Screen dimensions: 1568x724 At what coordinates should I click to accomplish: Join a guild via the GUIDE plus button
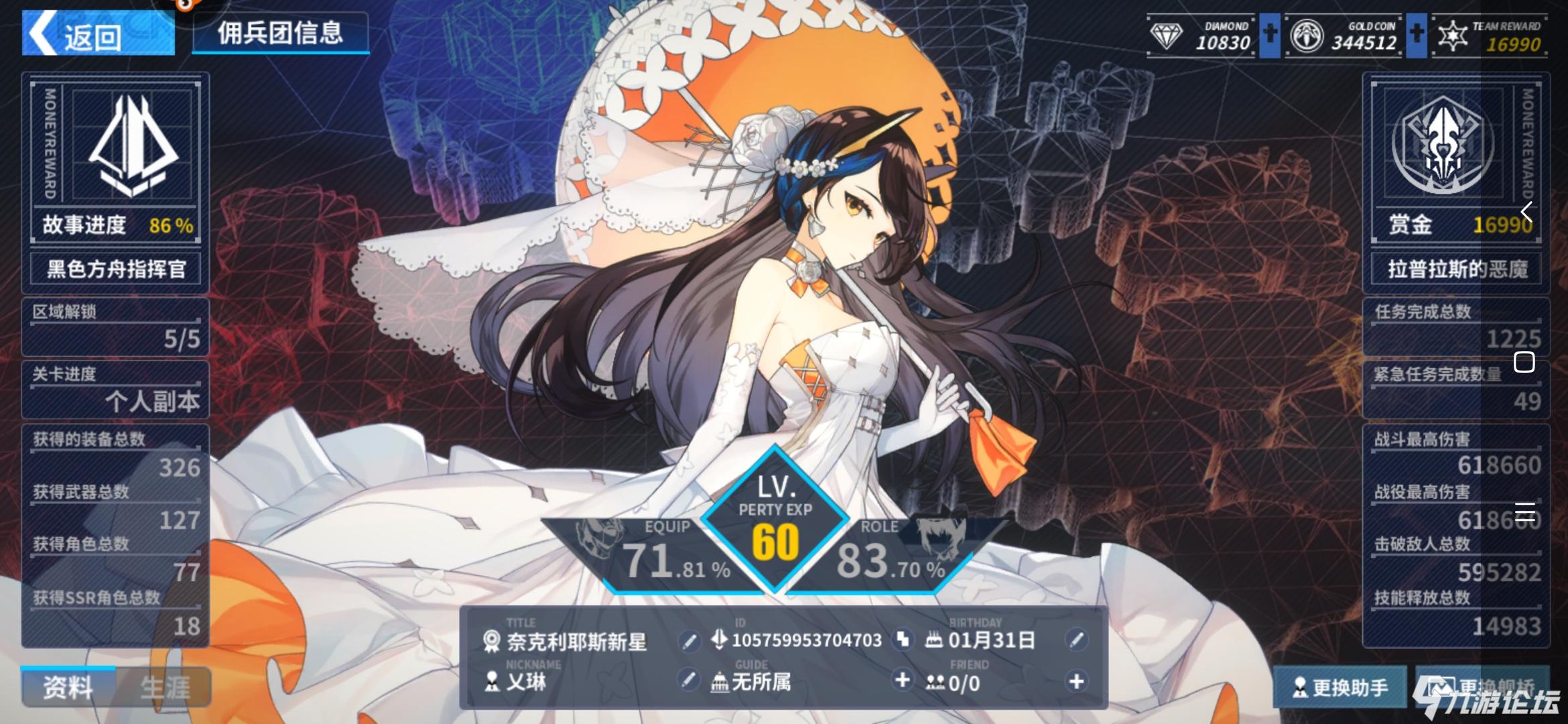(x=903, y=681)
